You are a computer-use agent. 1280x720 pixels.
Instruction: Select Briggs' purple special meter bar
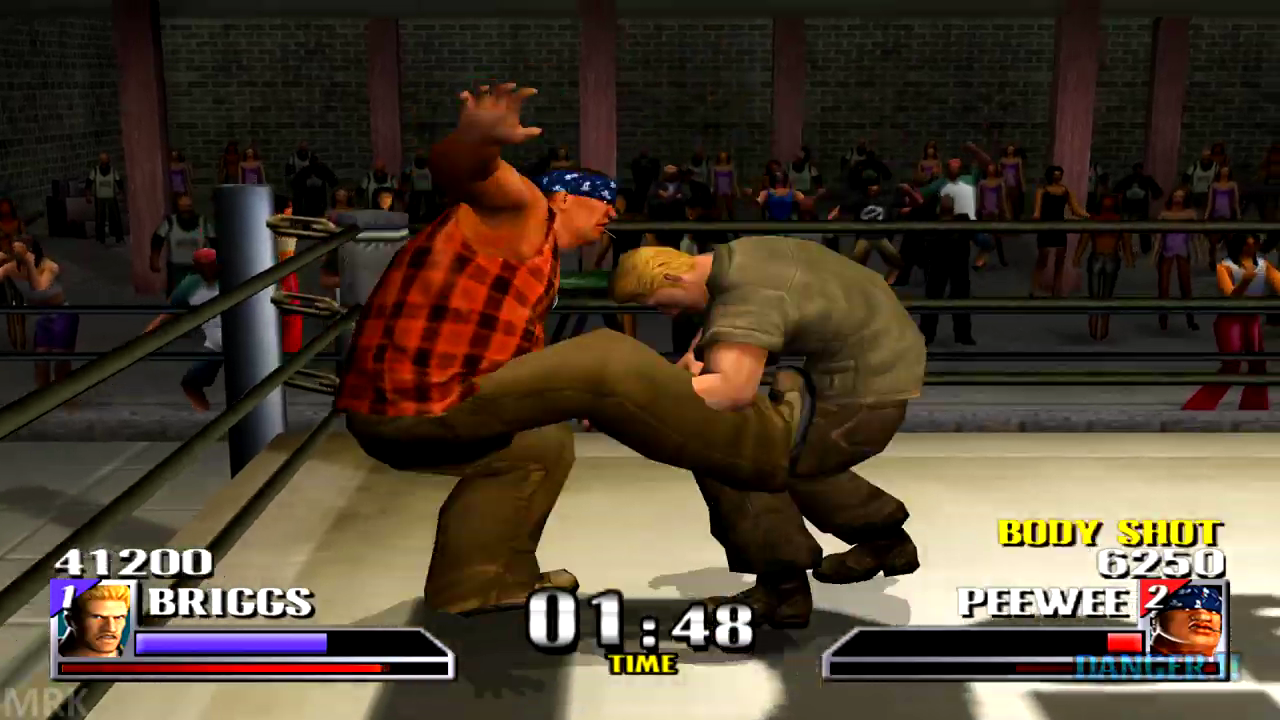point(230,643)
